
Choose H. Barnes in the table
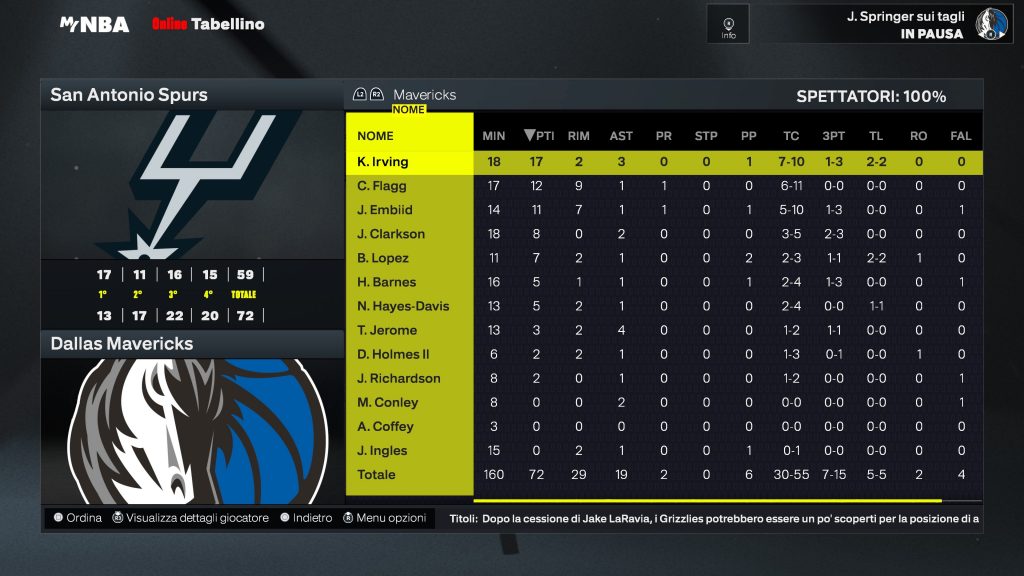coord(386,282)
